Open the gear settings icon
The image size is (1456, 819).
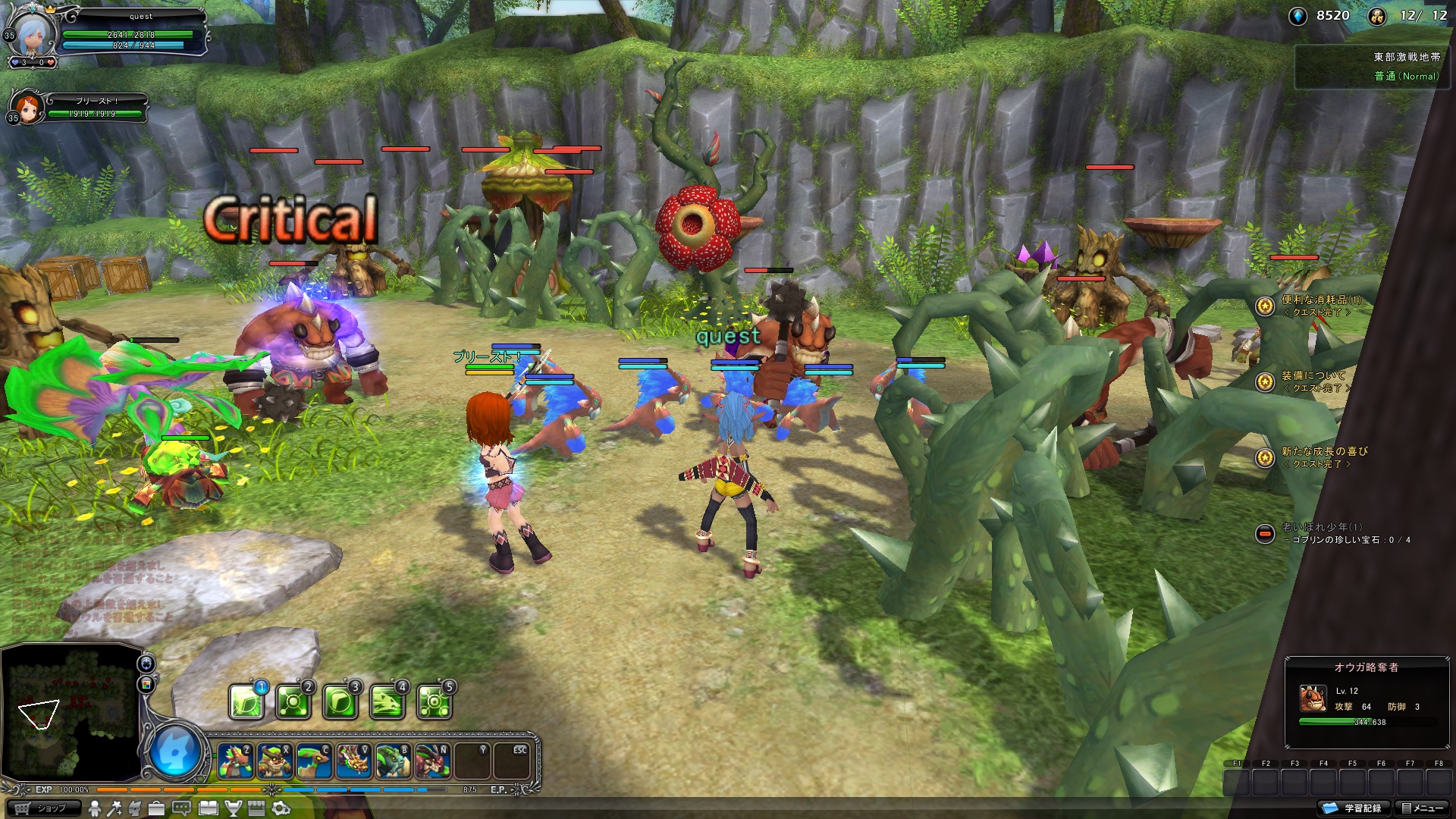pyautogui.click(x=281, y=809)
